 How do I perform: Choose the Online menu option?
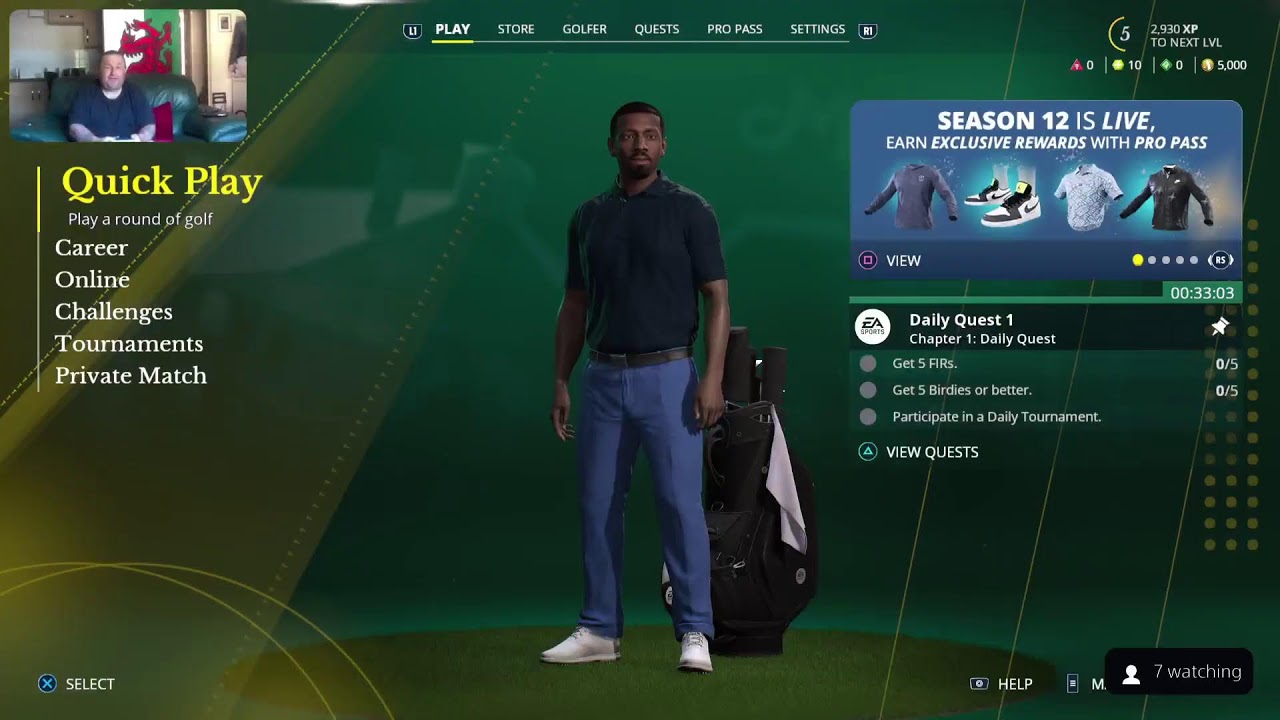[x=92, y=280]
